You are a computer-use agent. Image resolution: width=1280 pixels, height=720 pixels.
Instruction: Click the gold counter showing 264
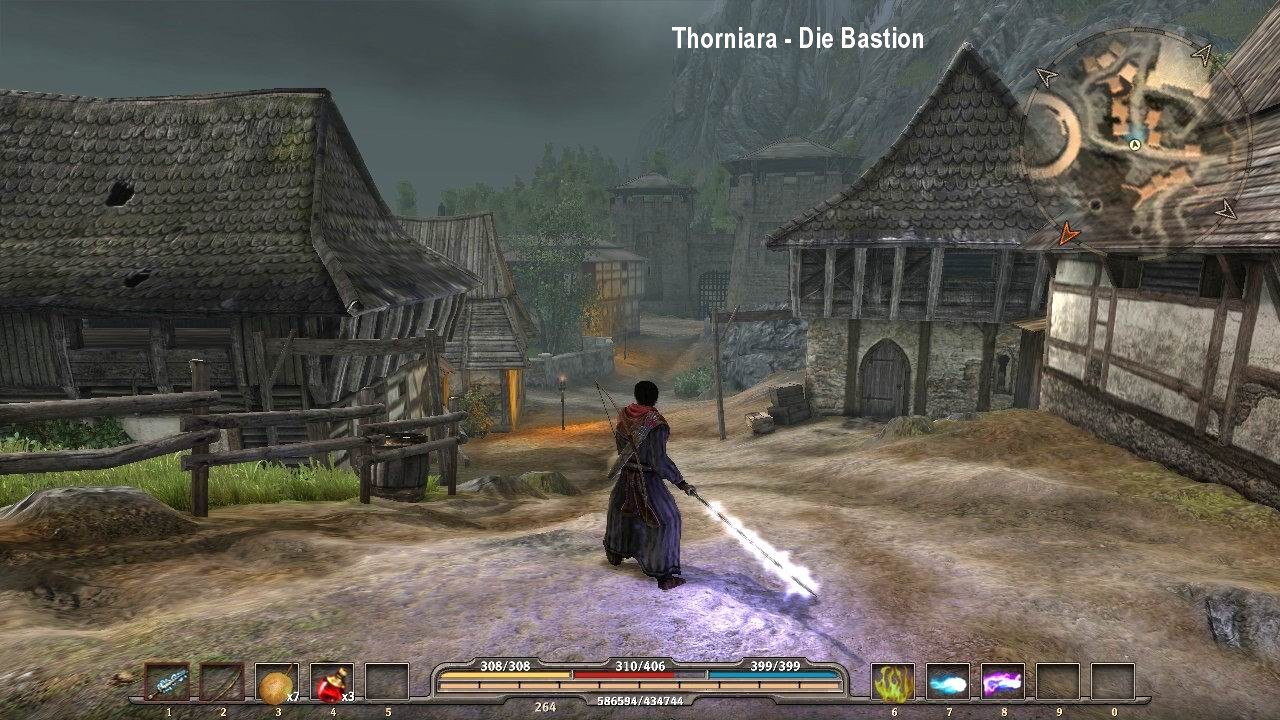click(x=543, y=707)
